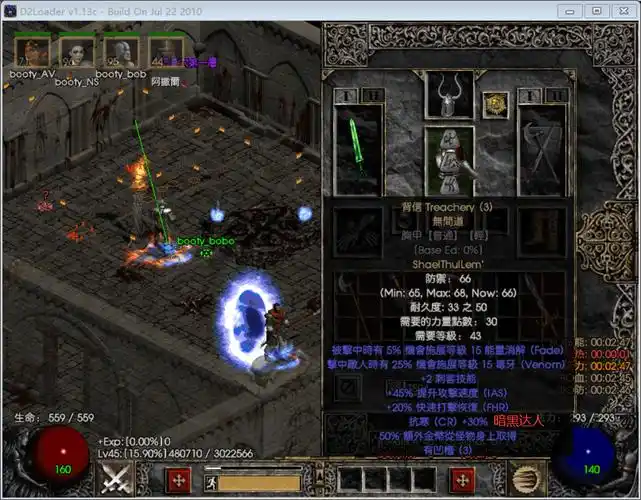Select the Treachery body armor slot
641x500 pixels.
tap(449, 160)
